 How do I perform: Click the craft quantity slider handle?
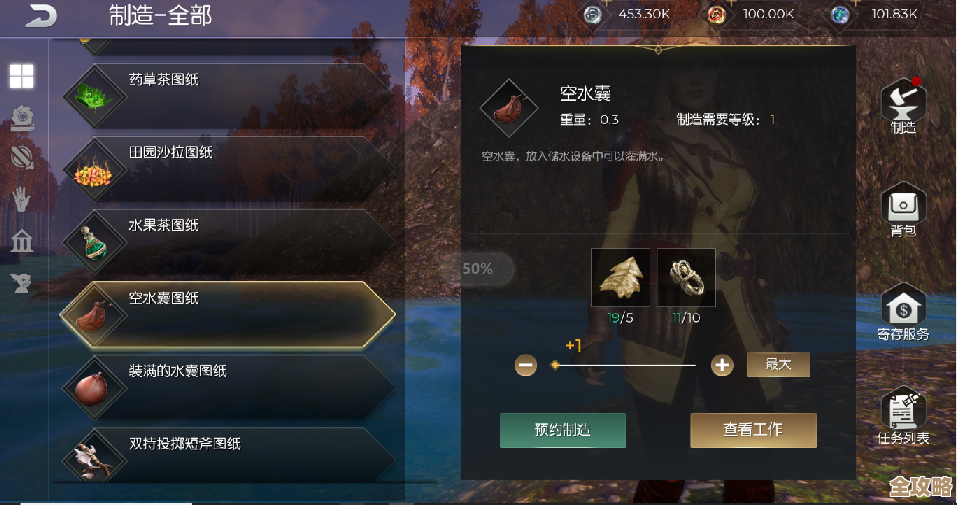(x=555, y=365)
